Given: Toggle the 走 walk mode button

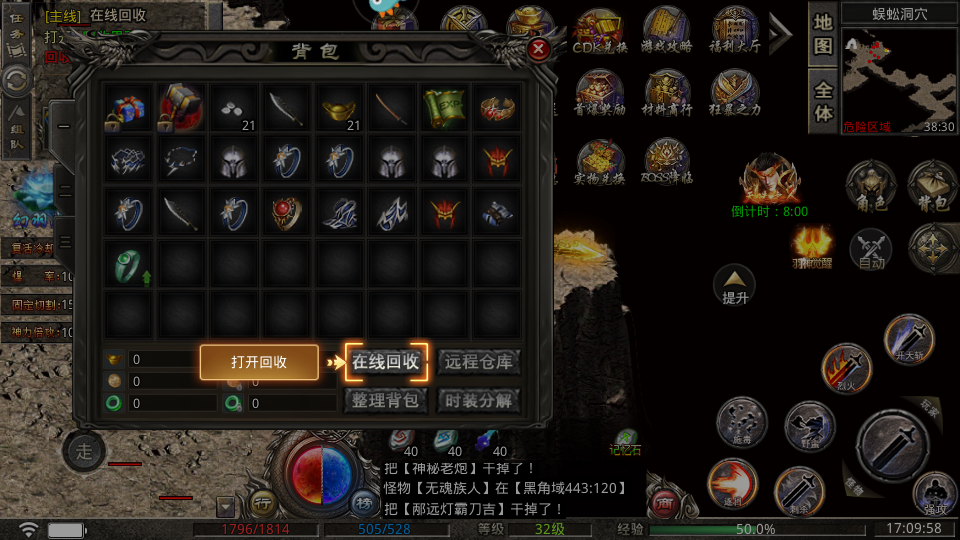Looking at the screenshot, I should point(84,452).
